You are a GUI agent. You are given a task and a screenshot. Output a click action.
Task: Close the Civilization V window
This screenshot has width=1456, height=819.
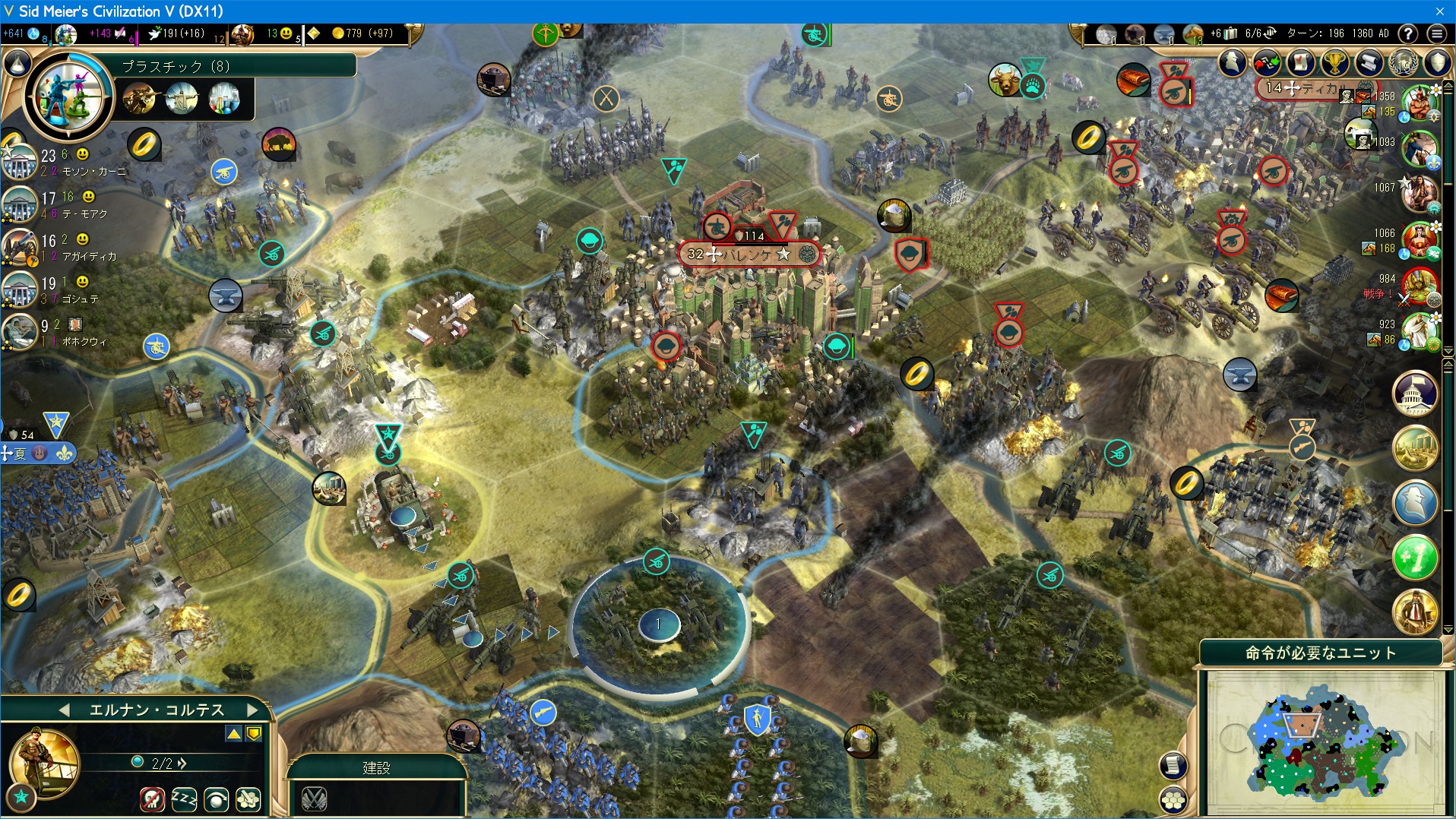(1439, 11)
